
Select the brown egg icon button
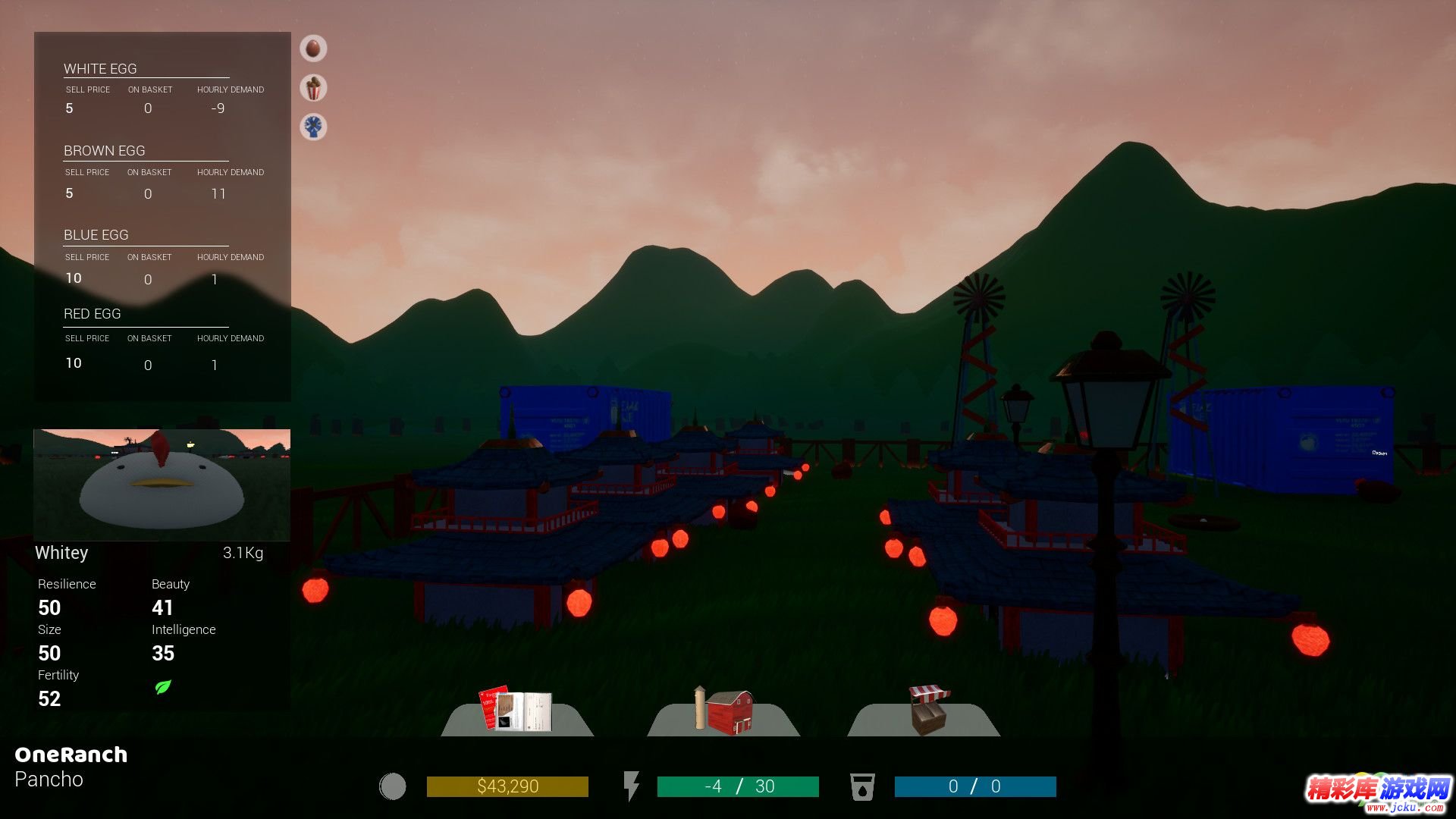313,49
